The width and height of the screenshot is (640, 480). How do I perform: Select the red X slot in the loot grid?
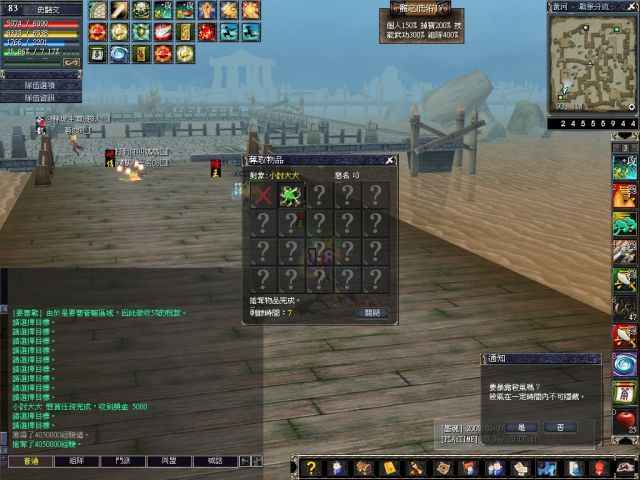(x=263, y=195)
